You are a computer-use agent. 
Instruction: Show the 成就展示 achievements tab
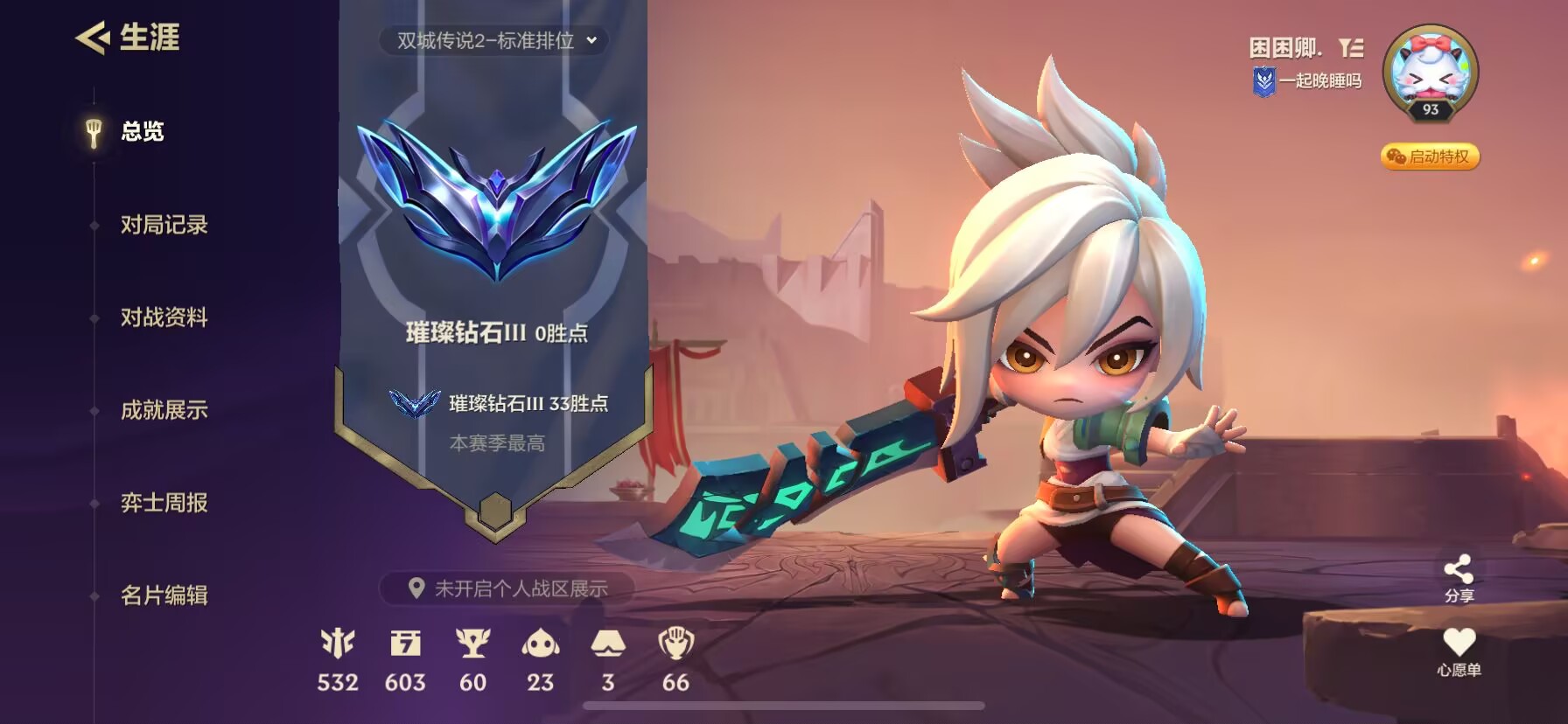click(x=164, y=410)
